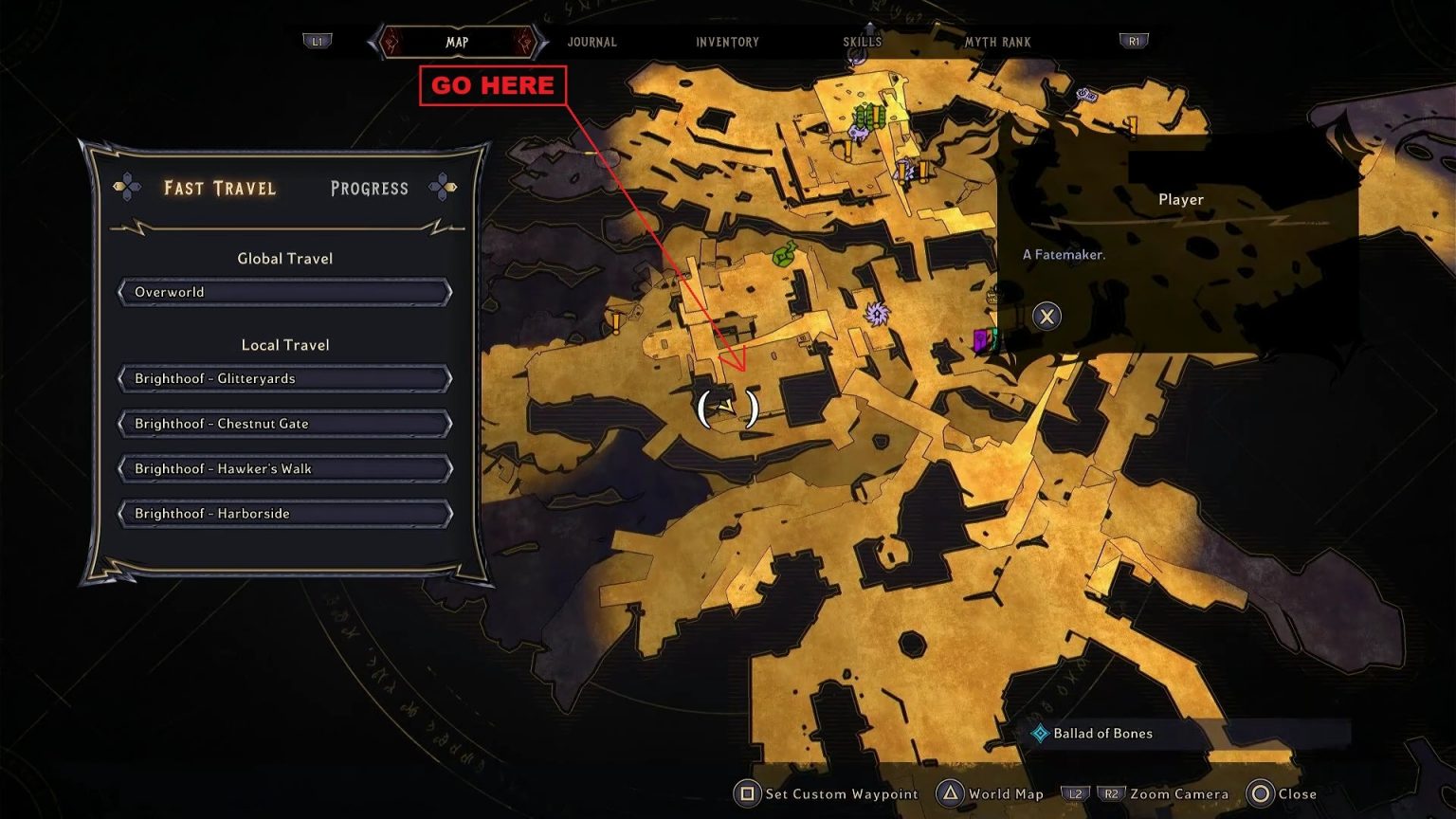Fast travel to Brighthoof - Harborside
Viewport: 1456px width, 819px height.
pos(284,513)
